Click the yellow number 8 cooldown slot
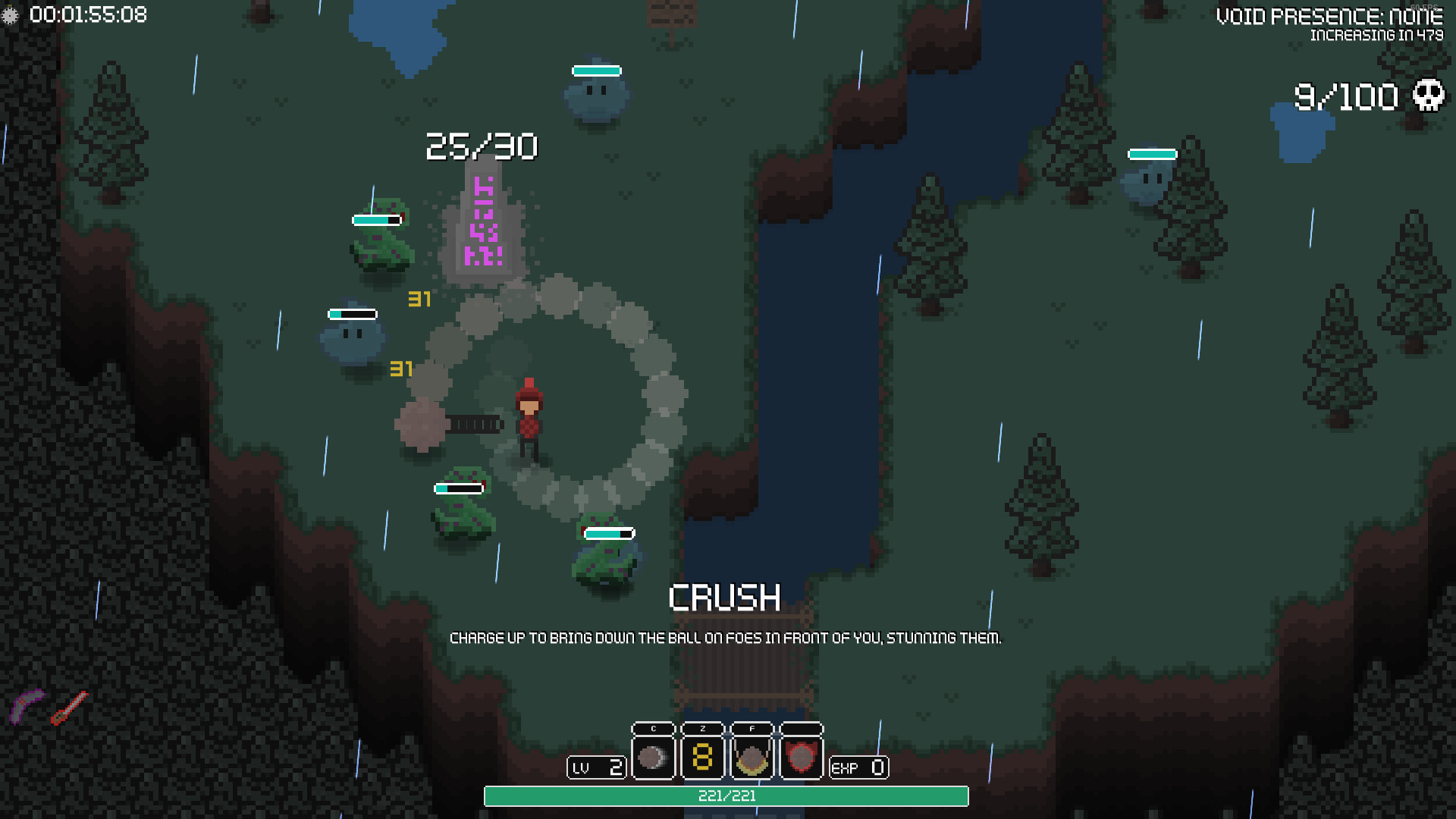Image resolution: width=1456 pixels, height=819 pixels. tap(702, 757)
